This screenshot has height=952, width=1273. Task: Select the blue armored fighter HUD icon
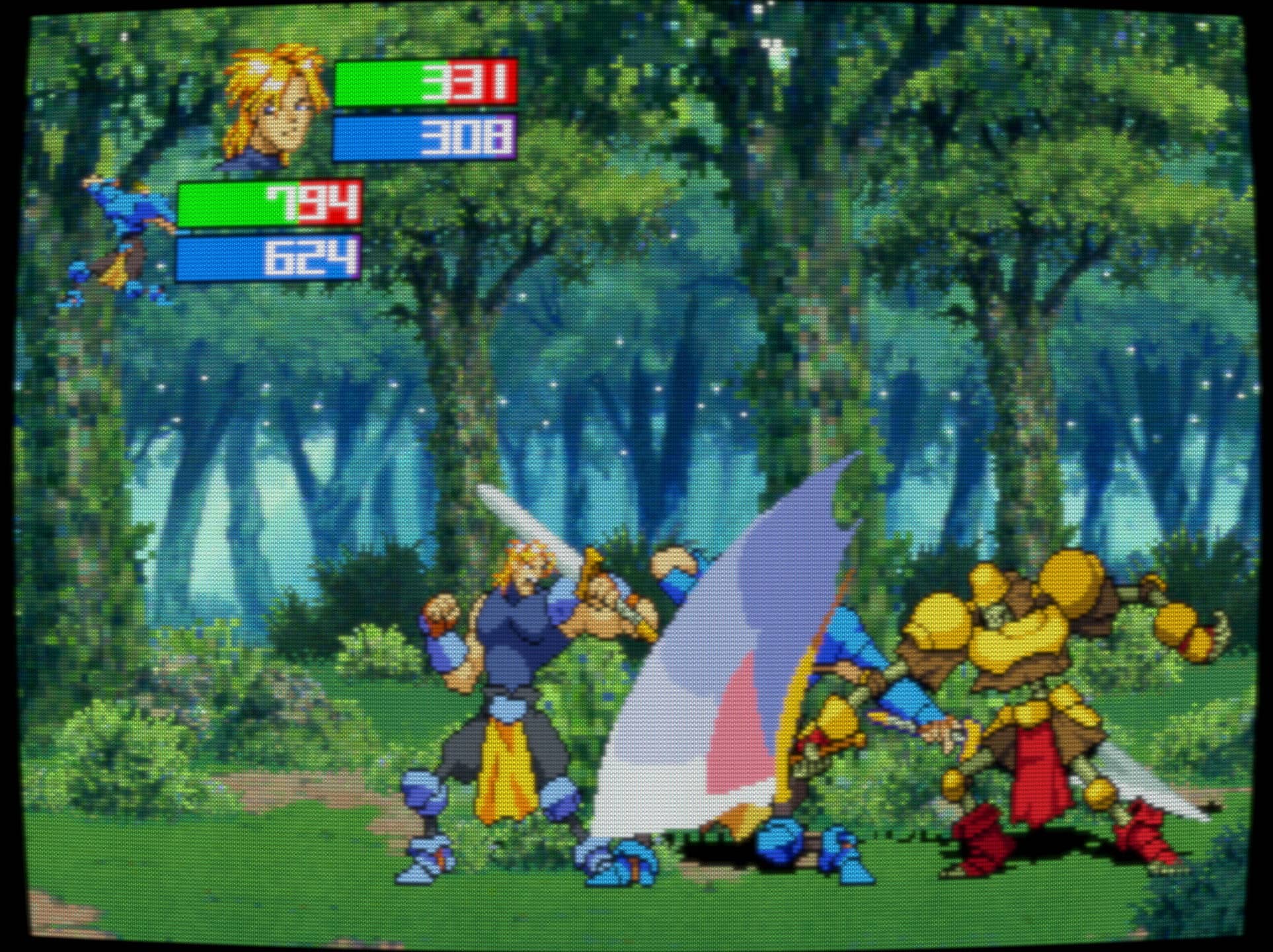point(121,239)
